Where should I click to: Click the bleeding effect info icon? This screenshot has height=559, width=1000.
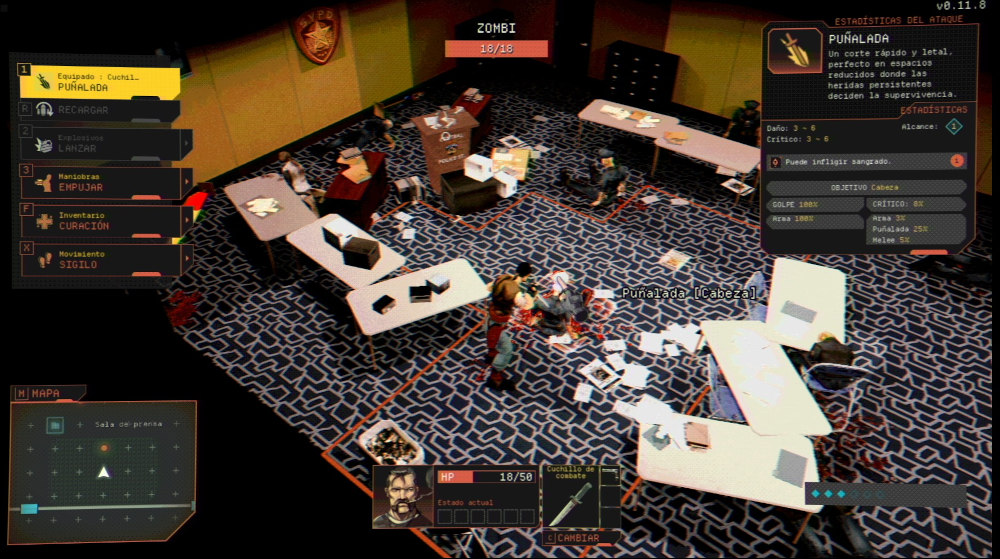[x=957, y=161]
